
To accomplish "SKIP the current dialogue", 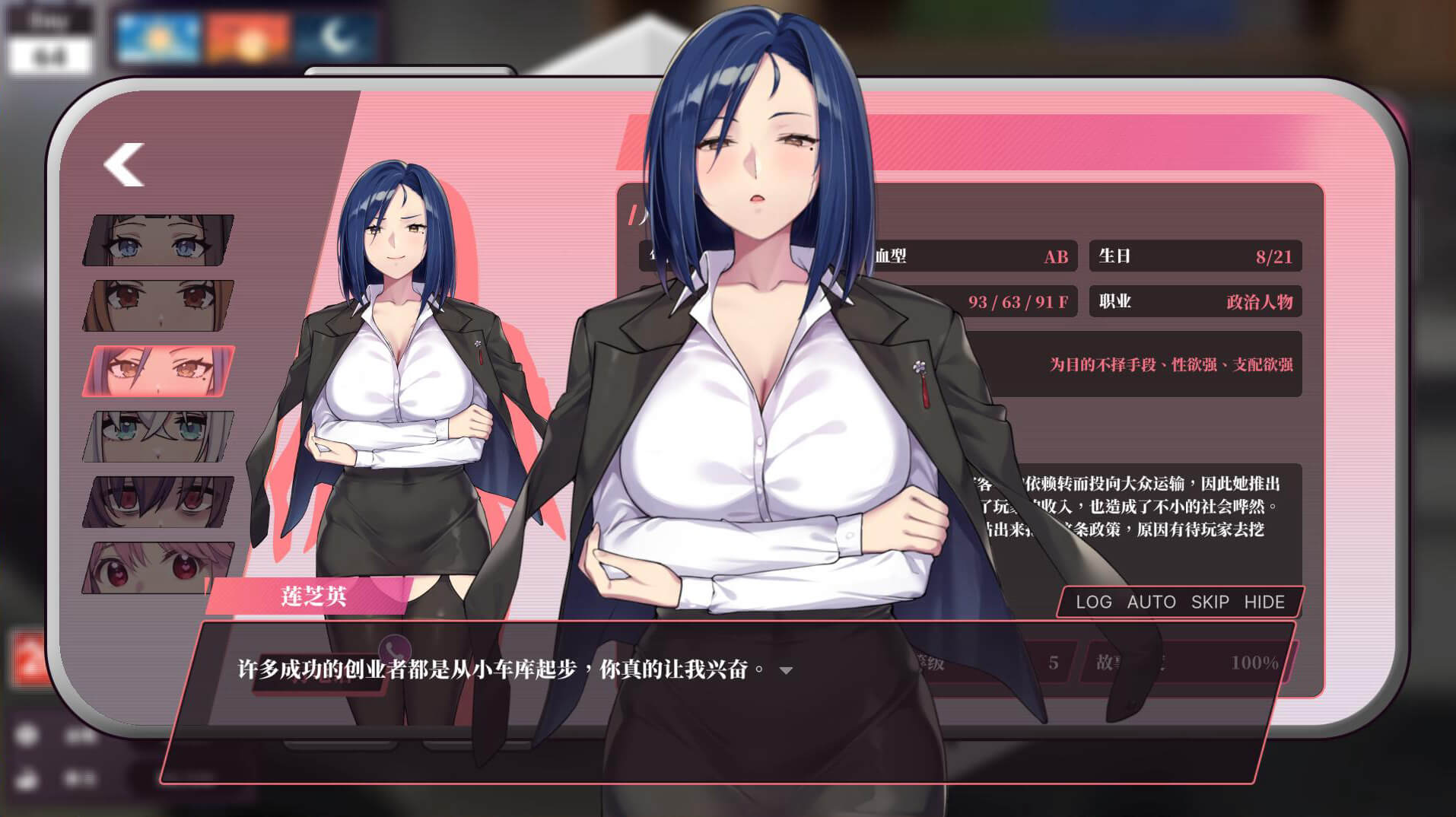I will tap(1210, 602).
